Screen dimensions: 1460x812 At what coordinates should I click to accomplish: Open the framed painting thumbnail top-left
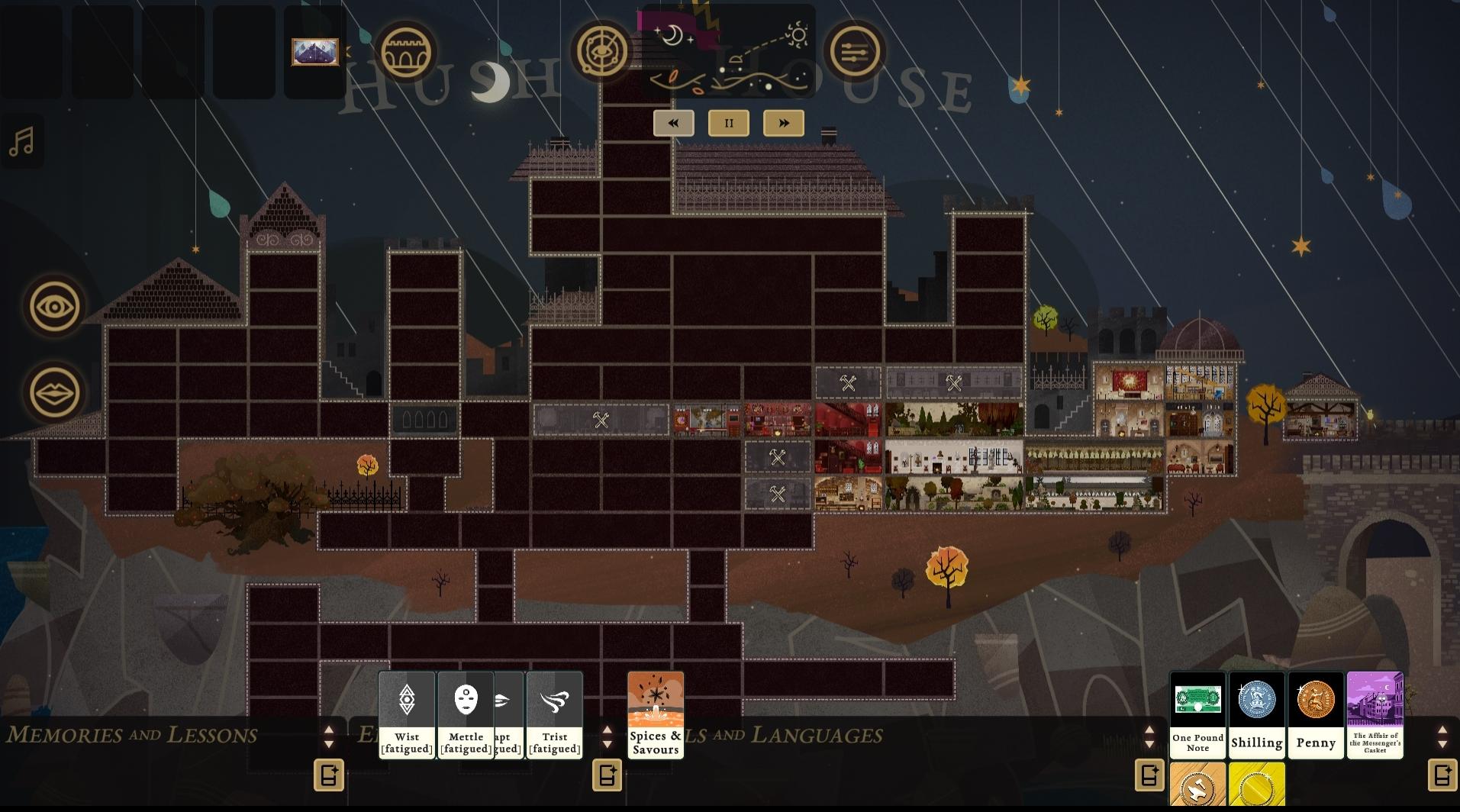click(314, 53)
